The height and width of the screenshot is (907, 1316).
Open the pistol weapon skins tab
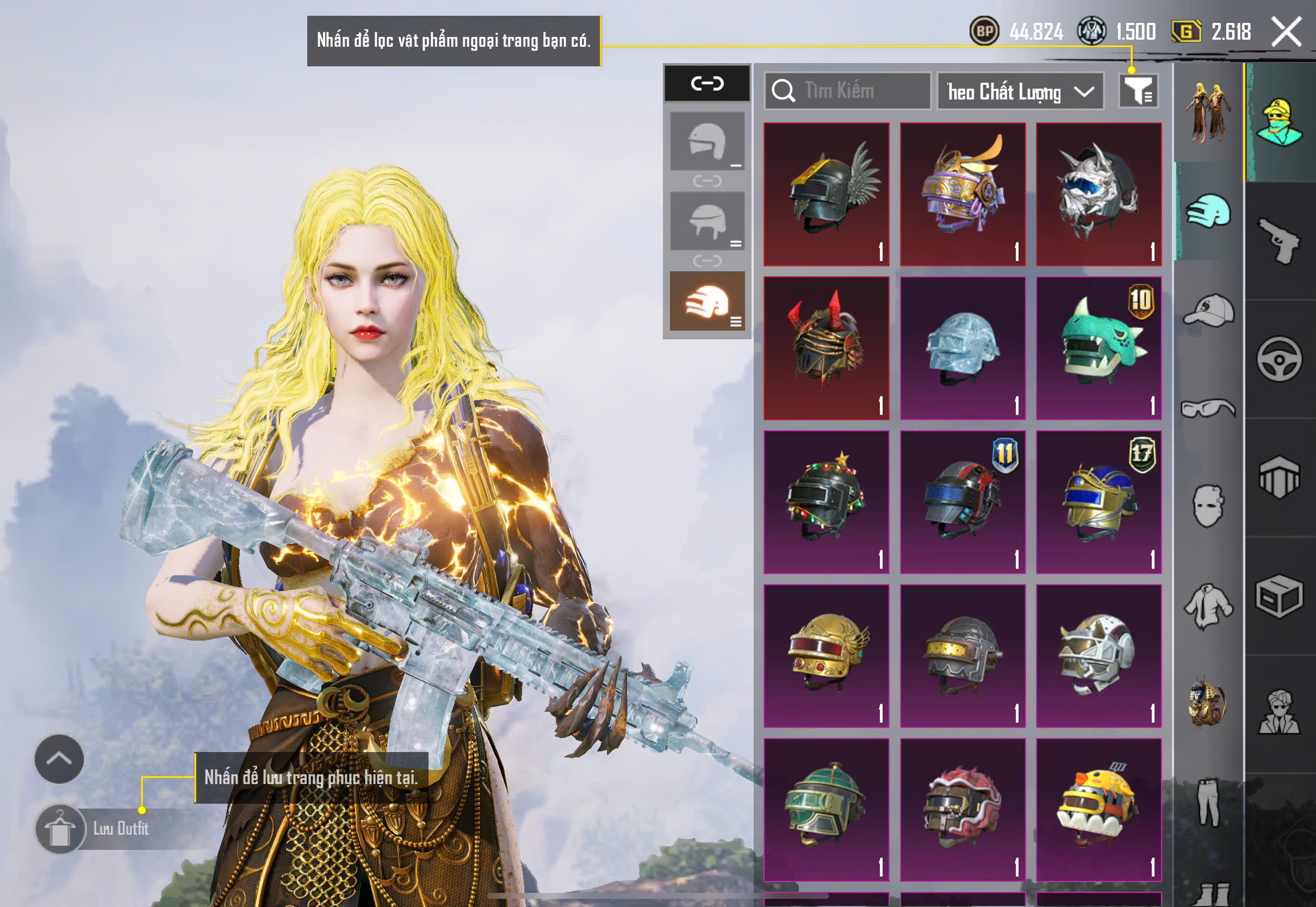pyautogui.click(x=1279, y=241)
